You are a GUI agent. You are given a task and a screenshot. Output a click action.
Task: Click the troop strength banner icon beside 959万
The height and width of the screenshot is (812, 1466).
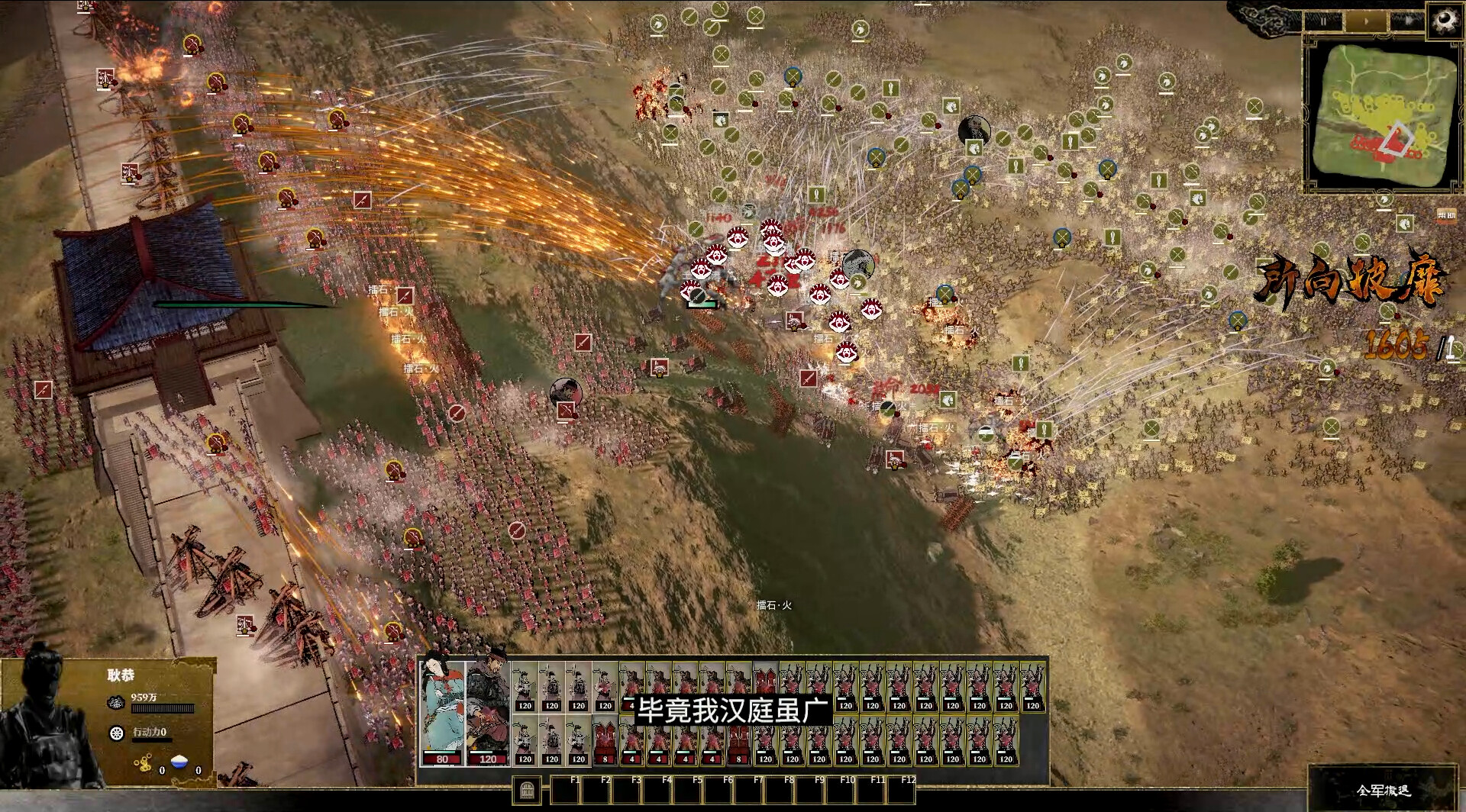pyautogui.click(x=117, y=702)
